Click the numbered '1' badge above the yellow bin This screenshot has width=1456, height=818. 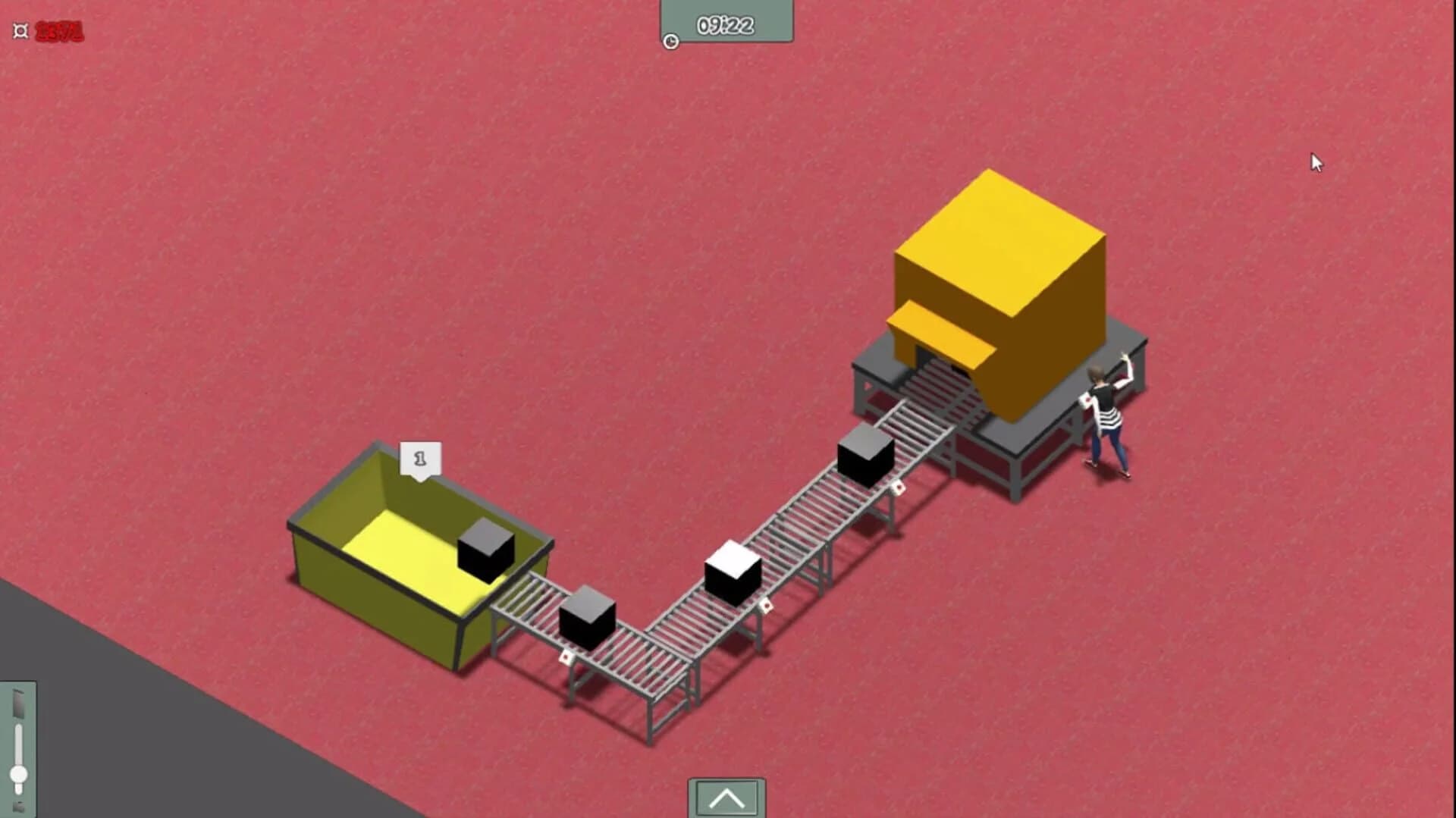tap(419, 457)
